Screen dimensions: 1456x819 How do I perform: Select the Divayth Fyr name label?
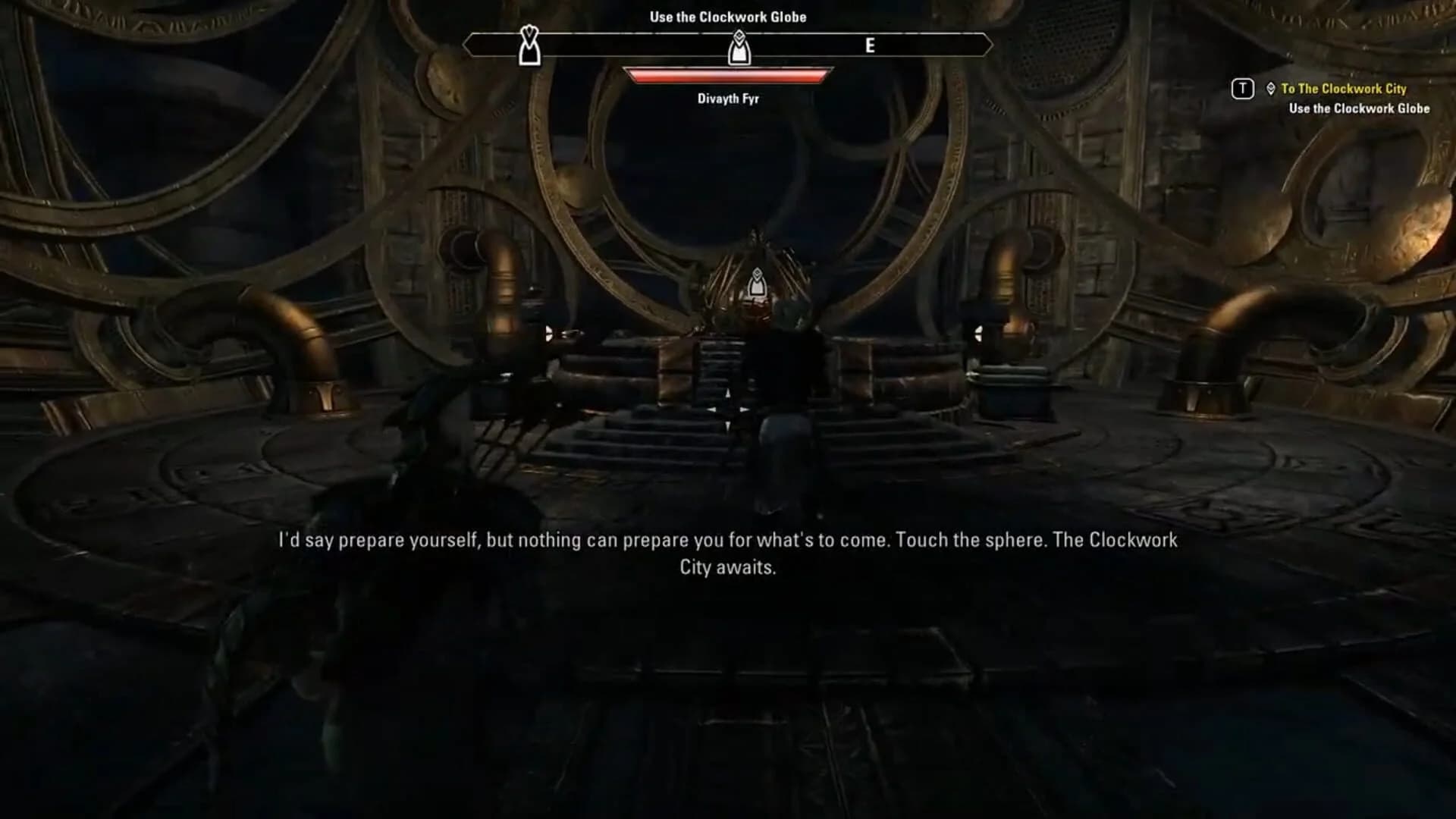[726, 98]
